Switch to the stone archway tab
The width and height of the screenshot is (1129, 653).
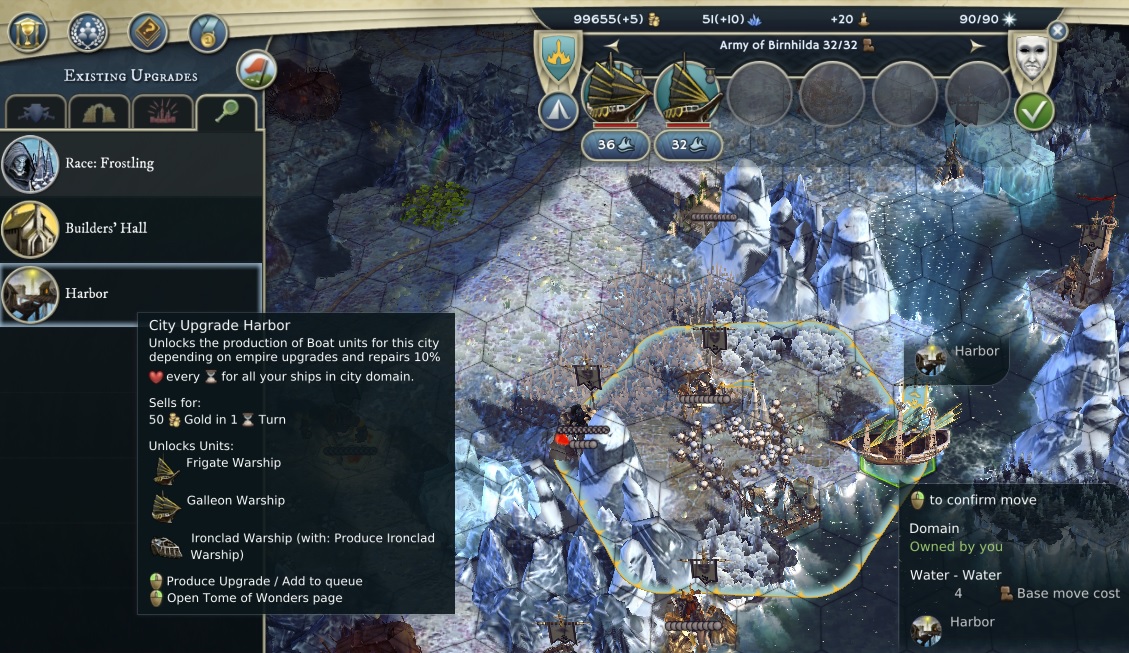[x=99, y=113]
